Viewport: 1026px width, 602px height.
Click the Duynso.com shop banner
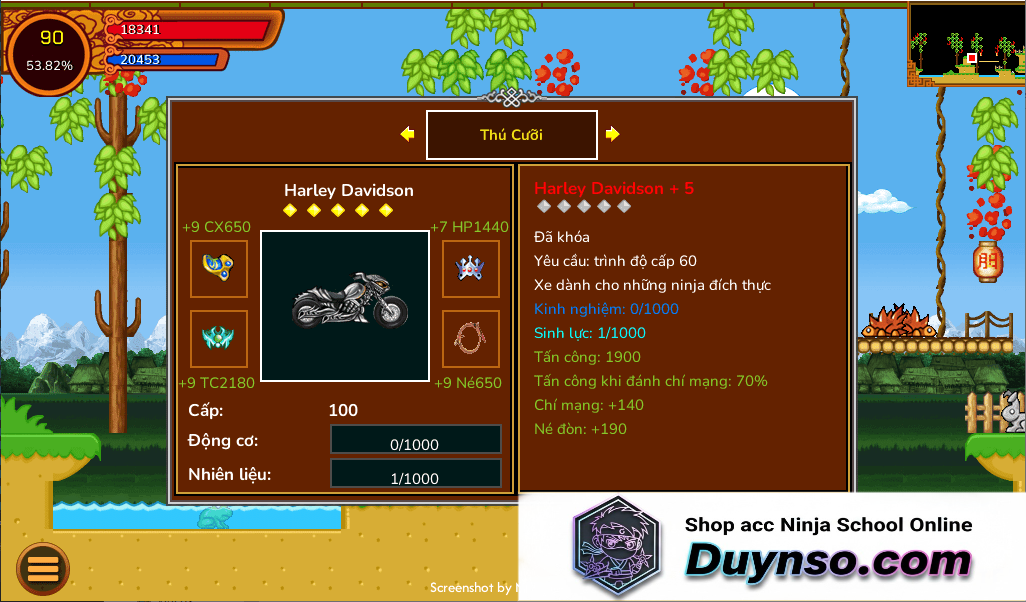(x=772, y=547)
